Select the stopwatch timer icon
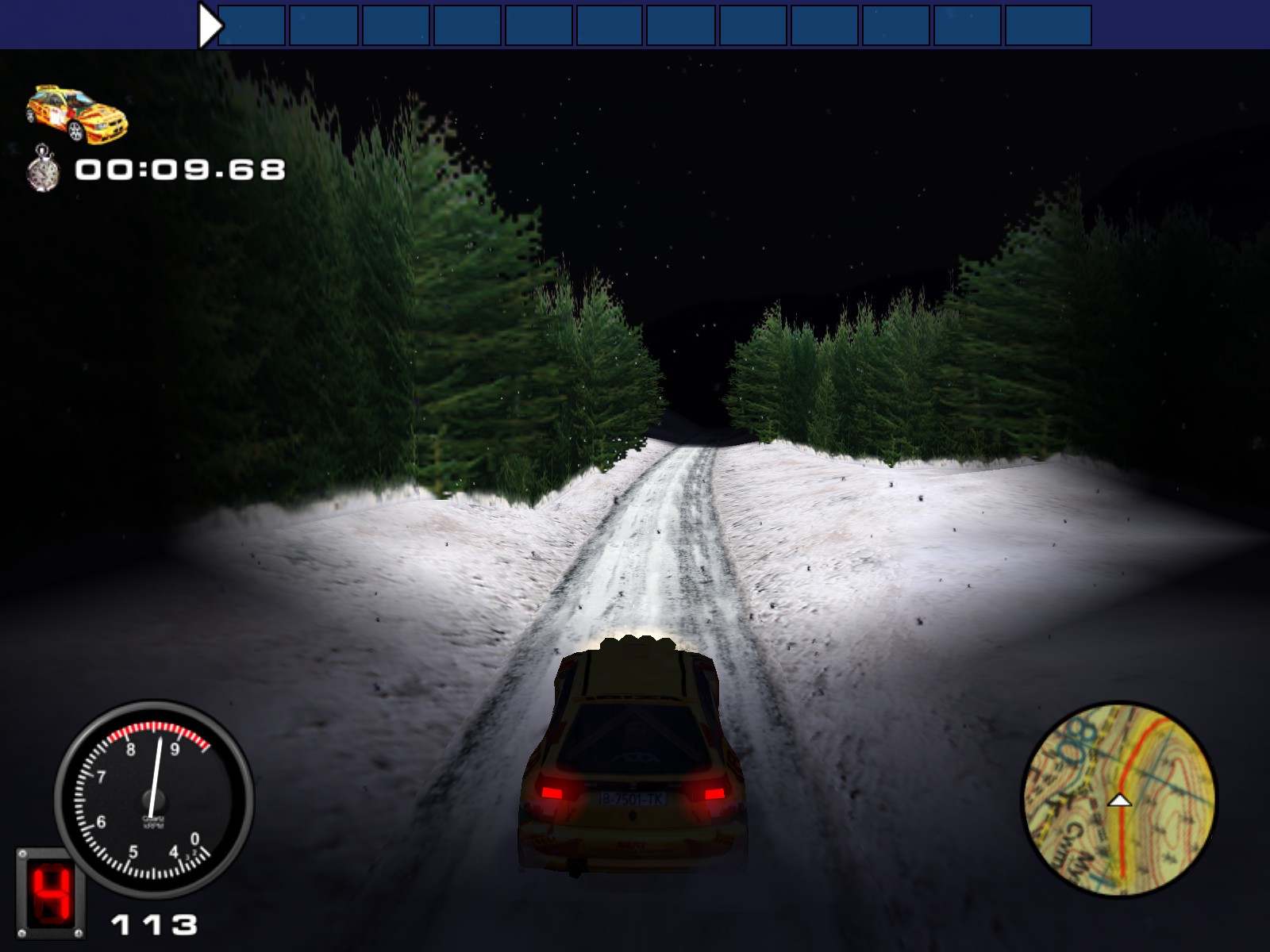Image resolution: width=1270 pixels, height=952 pixels. point(44,169)
